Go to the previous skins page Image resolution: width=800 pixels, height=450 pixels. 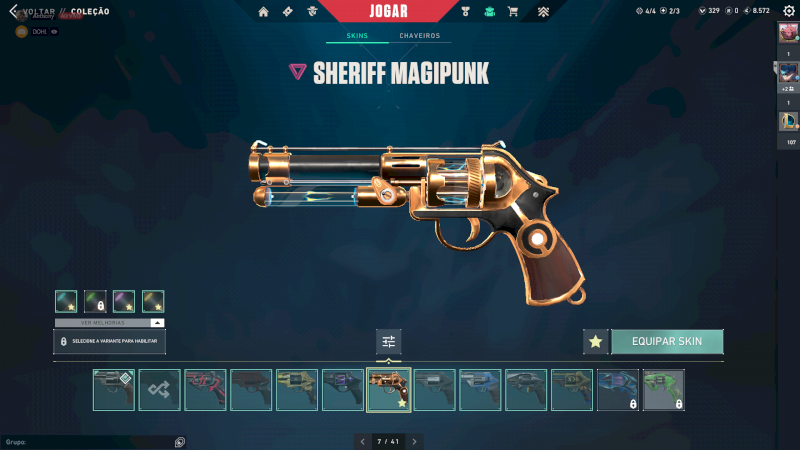pyautogui.click(x=362, y=441)
